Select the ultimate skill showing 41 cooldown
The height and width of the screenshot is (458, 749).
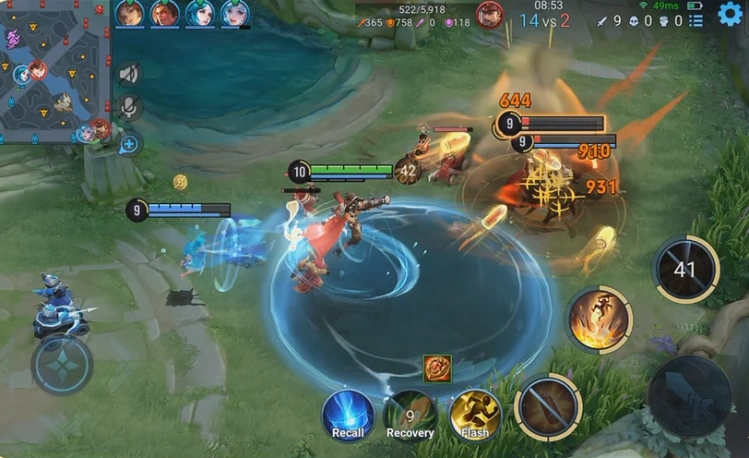point(686,268)
